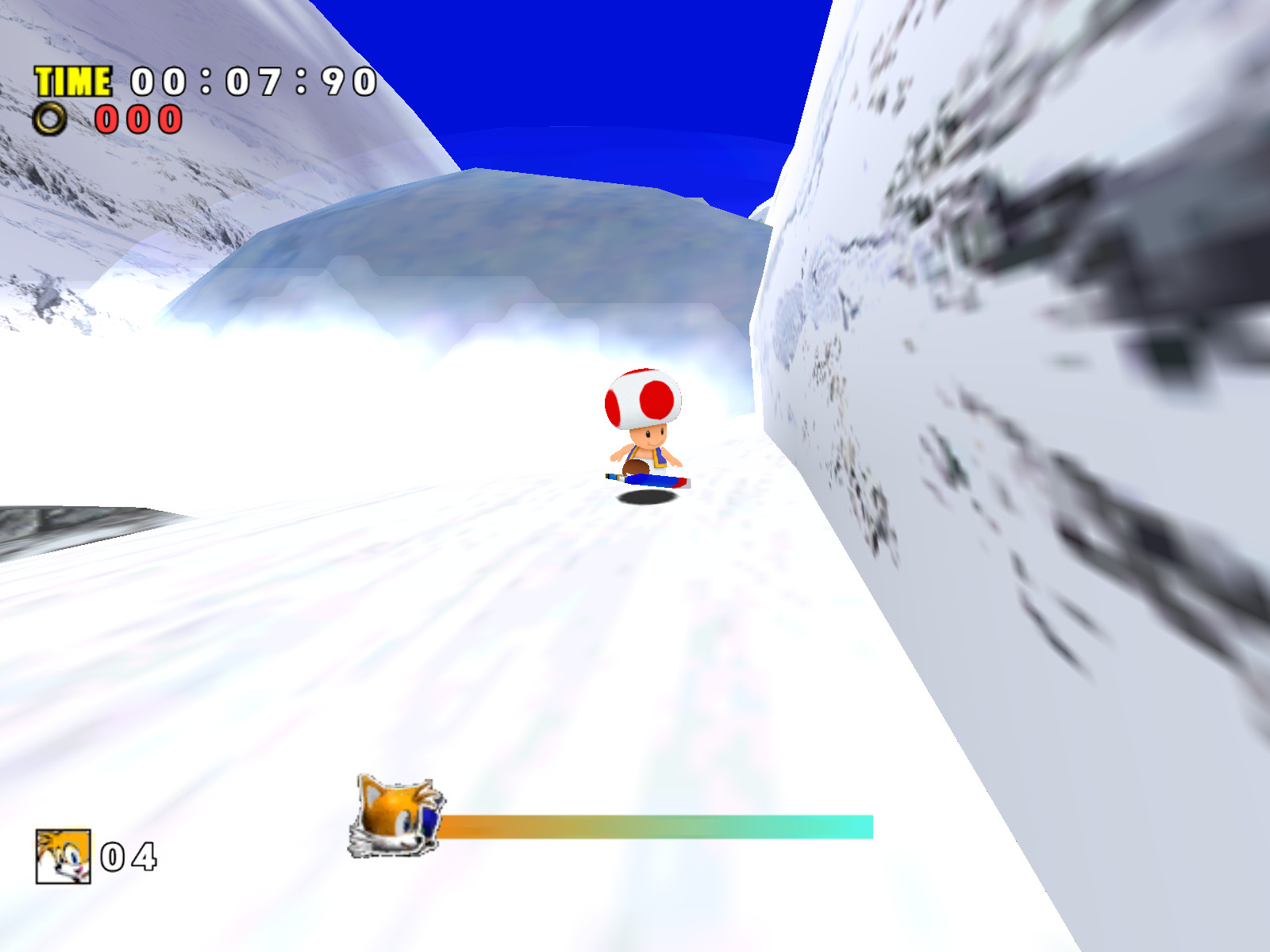Click the distant mountain ridge
The image size is (1270, 952).
point(492,230)
